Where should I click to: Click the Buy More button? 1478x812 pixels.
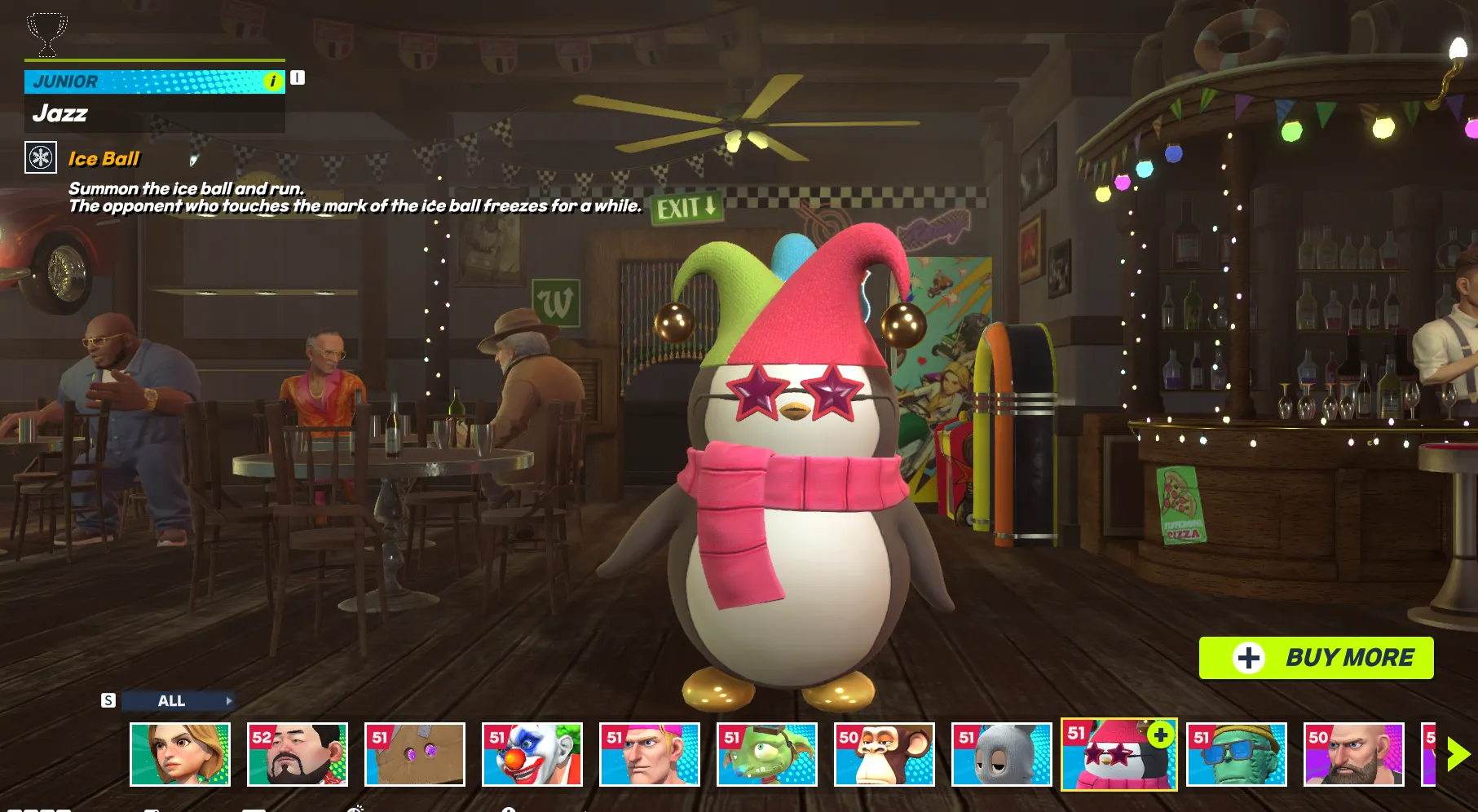click(1316, 657)
